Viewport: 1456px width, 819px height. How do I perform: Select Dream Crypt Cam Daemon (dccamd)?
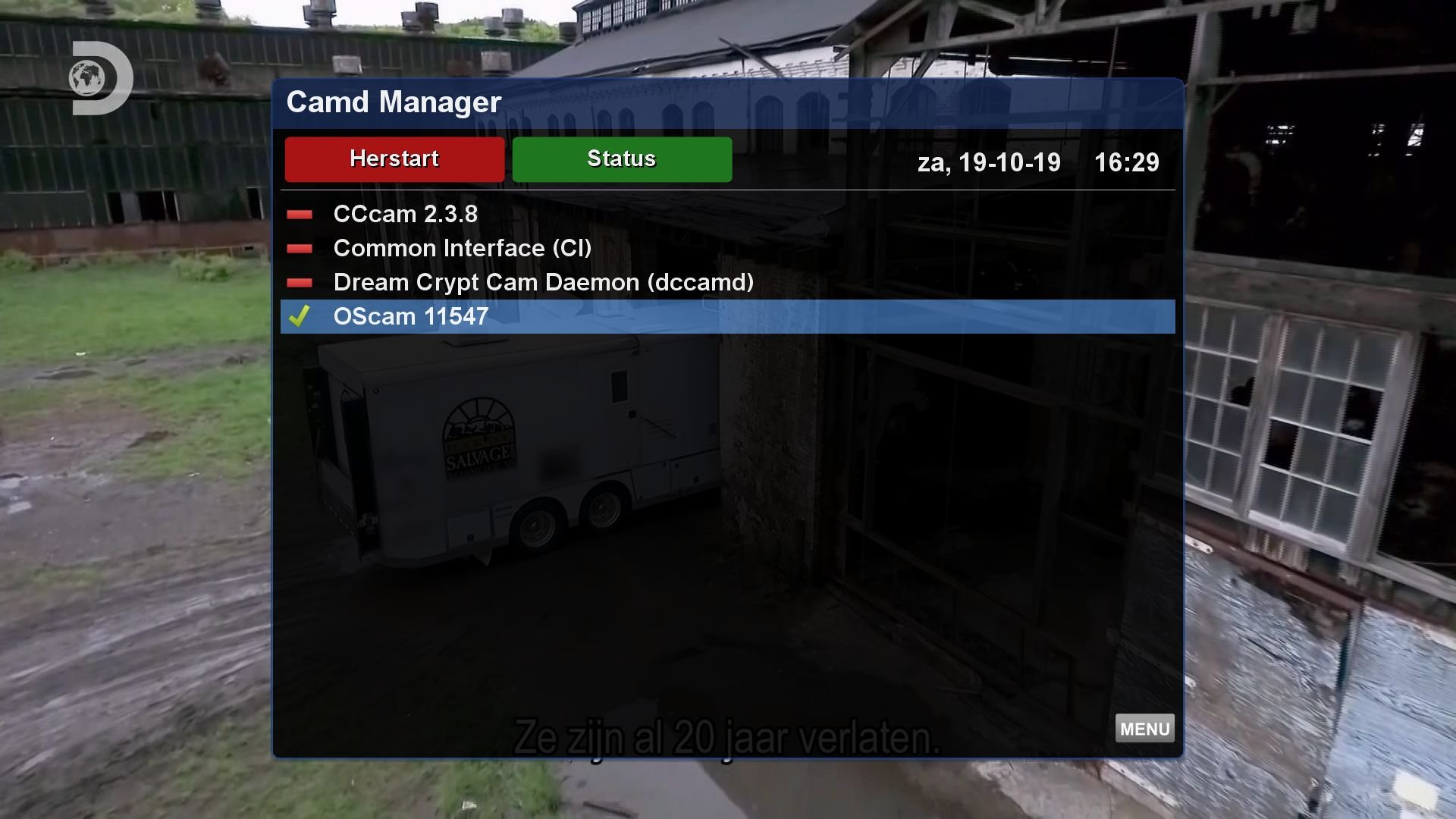(543, 283)
